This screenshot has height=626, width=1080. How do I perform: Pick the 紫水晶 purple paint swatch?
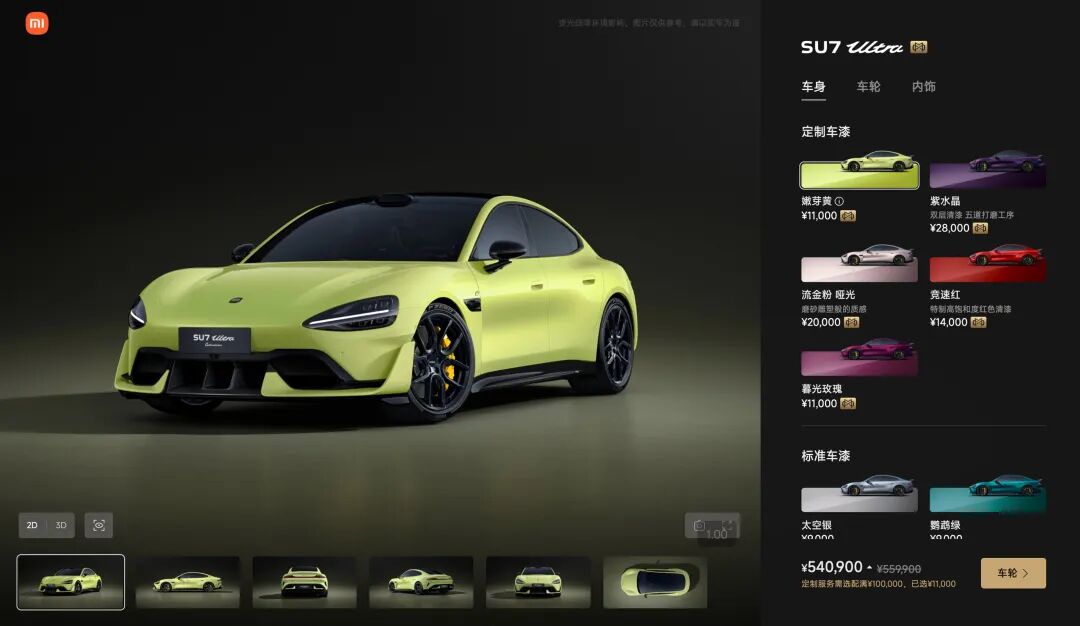(x=988, y=175)
